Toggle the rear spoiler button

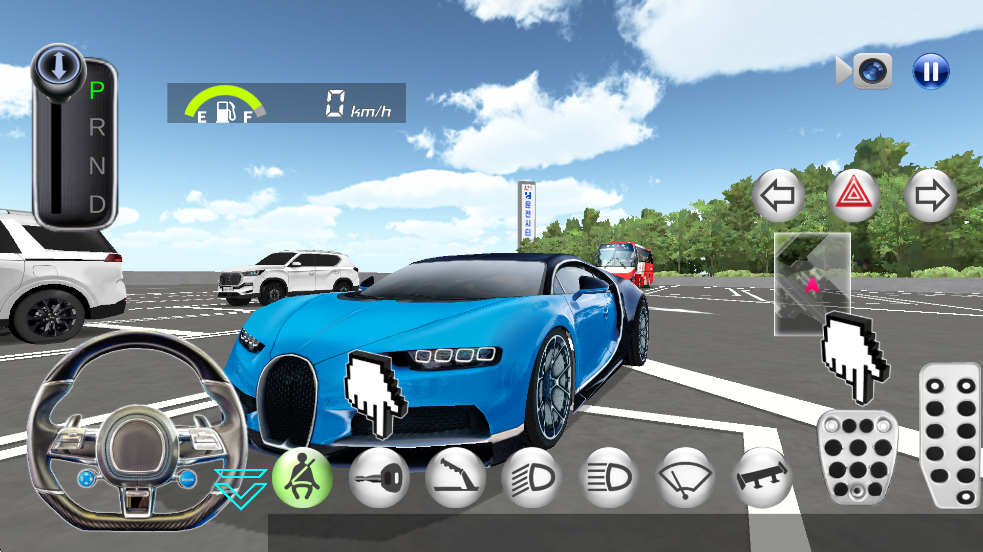[x=763, y=477]
